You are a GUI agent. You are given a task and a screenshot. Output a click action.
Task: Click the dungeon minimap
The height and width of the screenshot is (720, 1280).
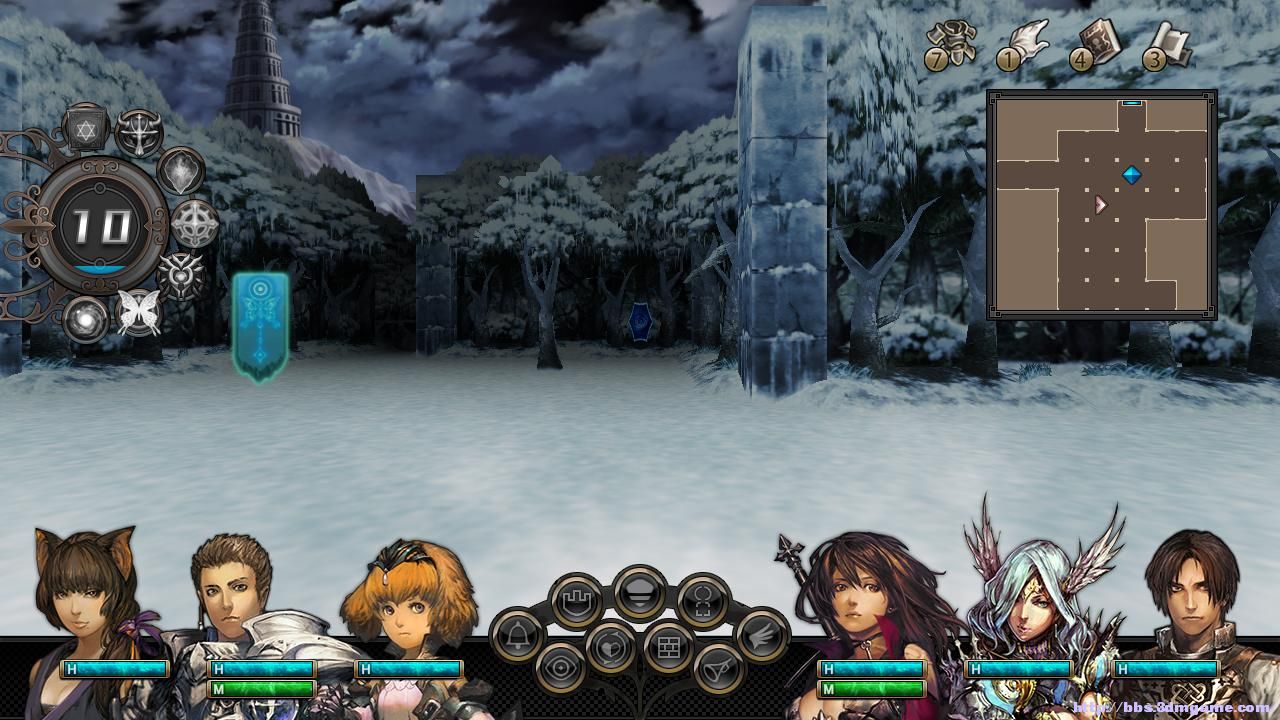[1101, 204]
